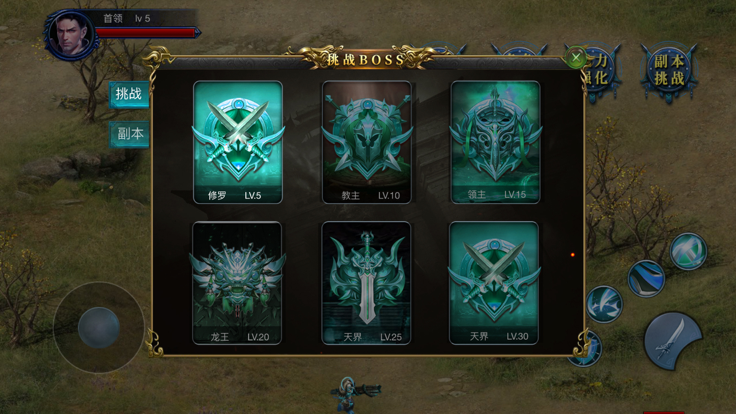The image size is (736, 414).
Task: Tap the 强化 round button
Action: [x=600, y=72]
